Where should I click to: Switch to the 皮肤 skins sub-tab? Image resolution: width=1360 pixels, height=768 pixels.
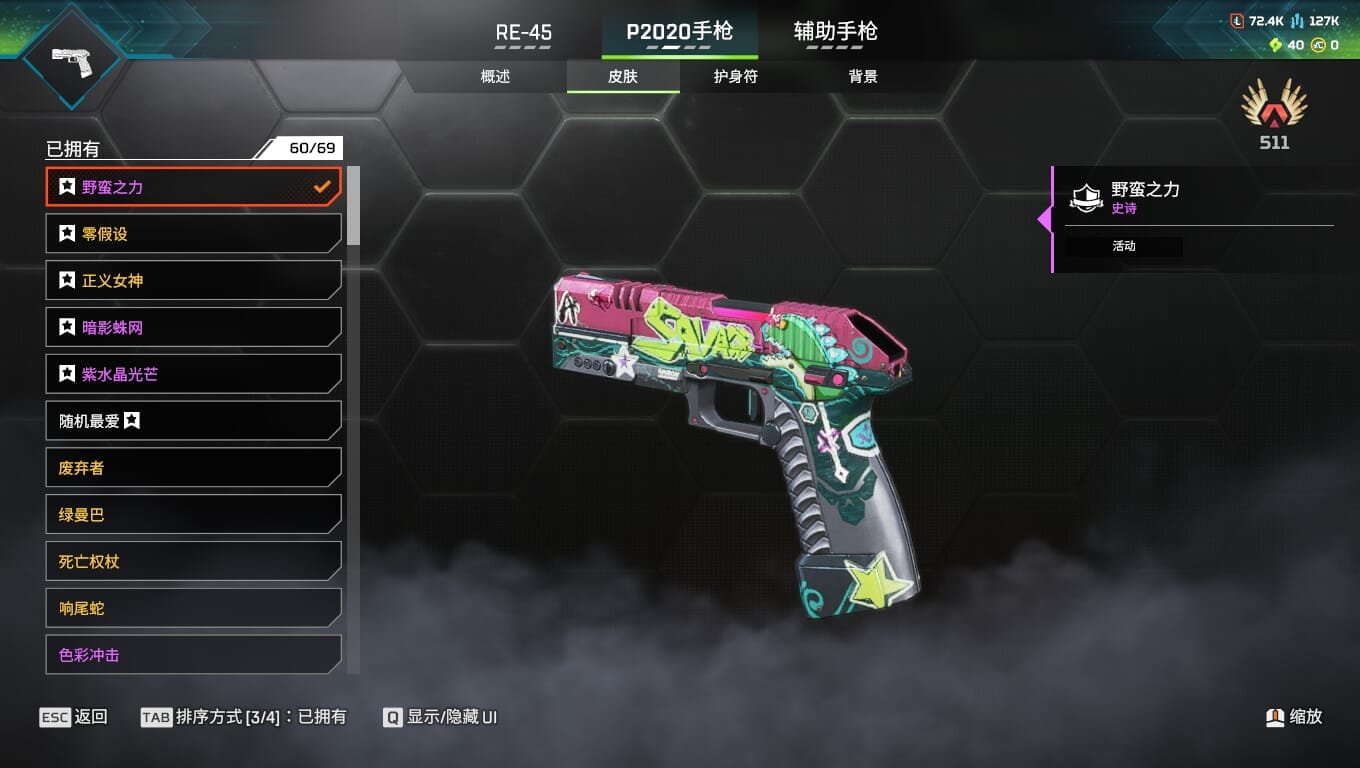(x=622, y=77)
